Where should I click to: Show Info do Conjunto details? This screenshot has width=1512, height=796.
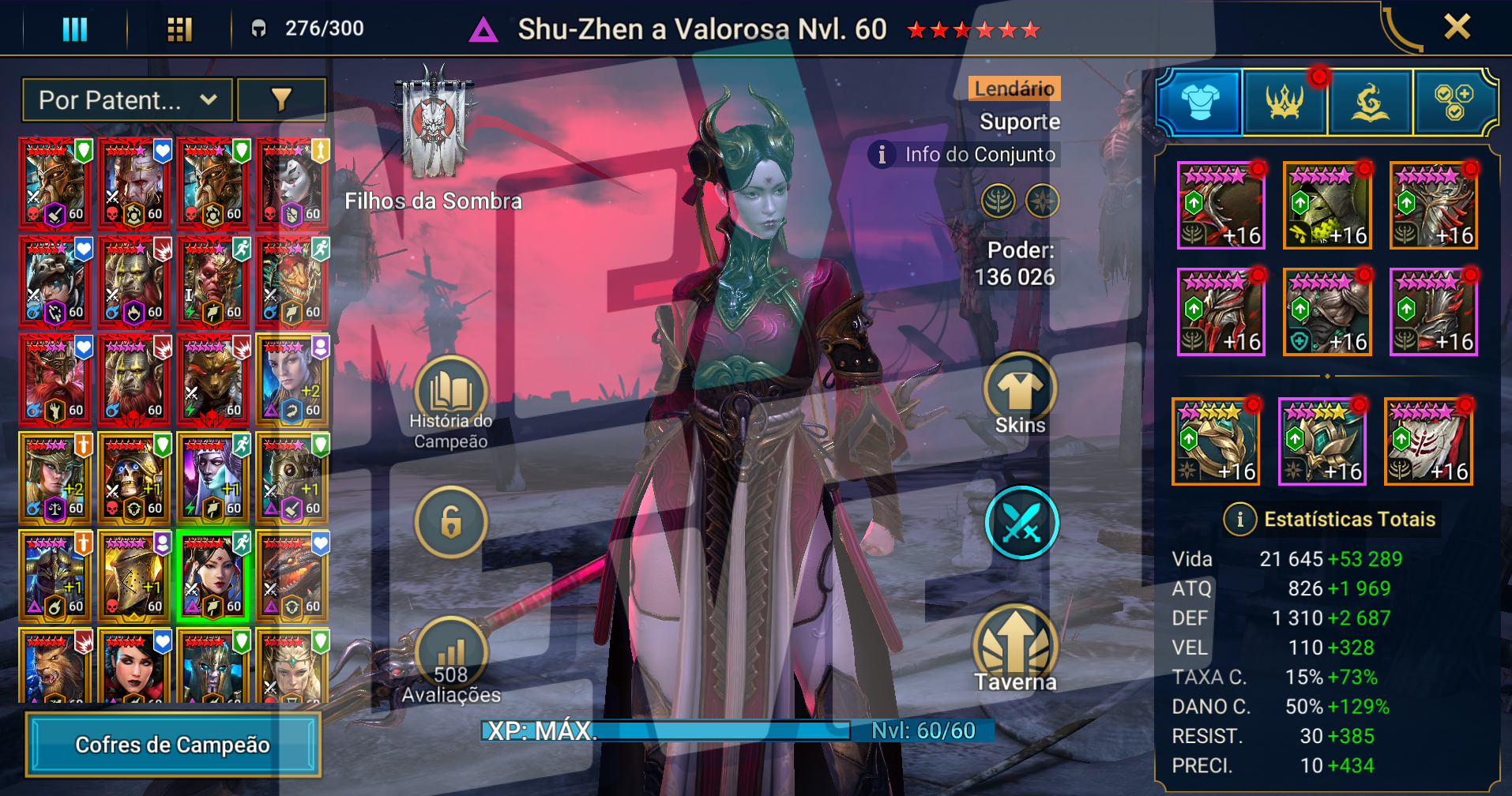point(965,154)
